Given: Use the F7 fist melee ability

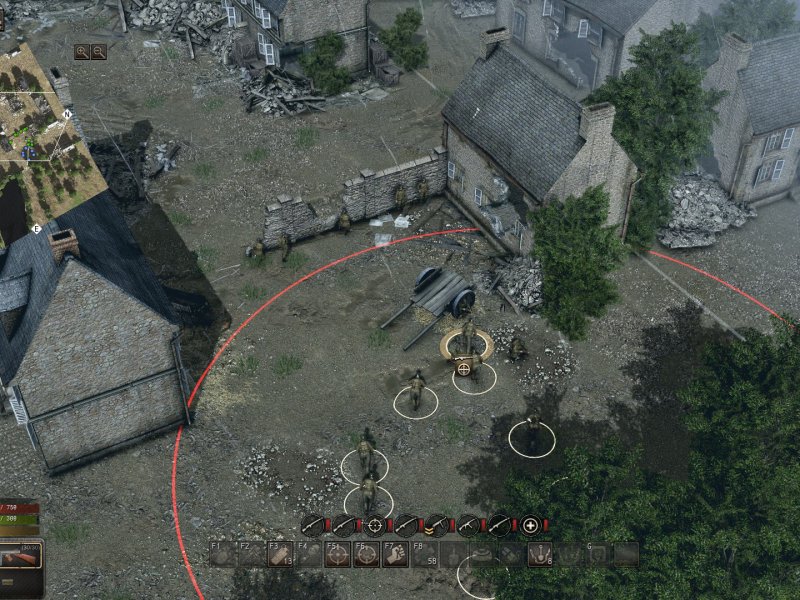Looking at the screenshot, I should pos(396,554).
